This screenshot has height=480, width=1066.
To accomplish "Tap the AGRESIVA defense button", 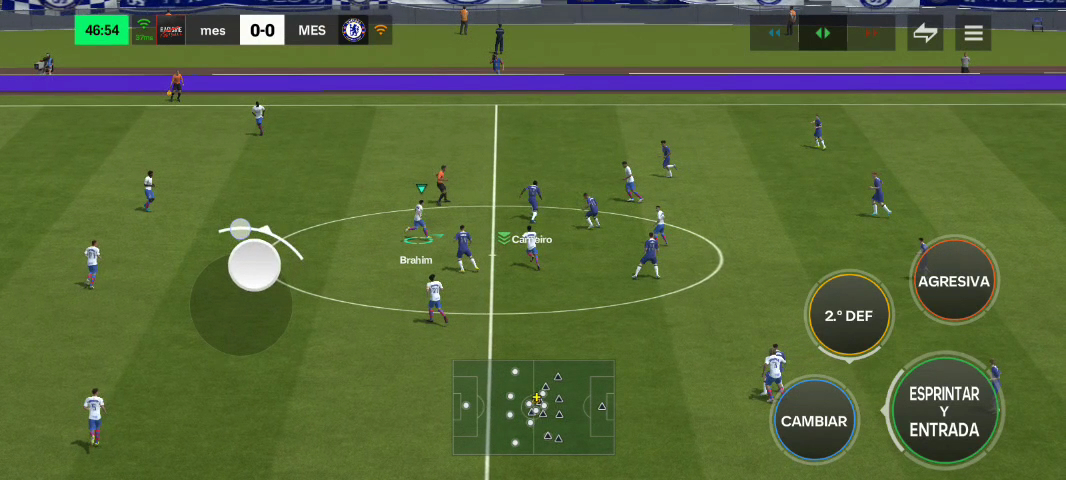I will 953,282.
